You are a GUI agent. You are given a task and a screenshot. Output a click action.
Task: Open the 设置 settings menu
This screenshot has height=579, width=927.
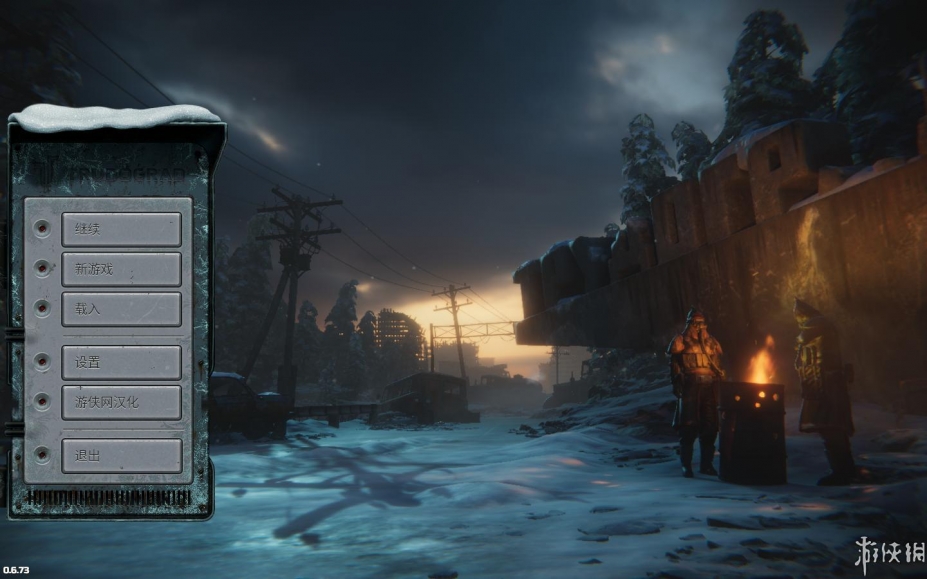point(121,362)
